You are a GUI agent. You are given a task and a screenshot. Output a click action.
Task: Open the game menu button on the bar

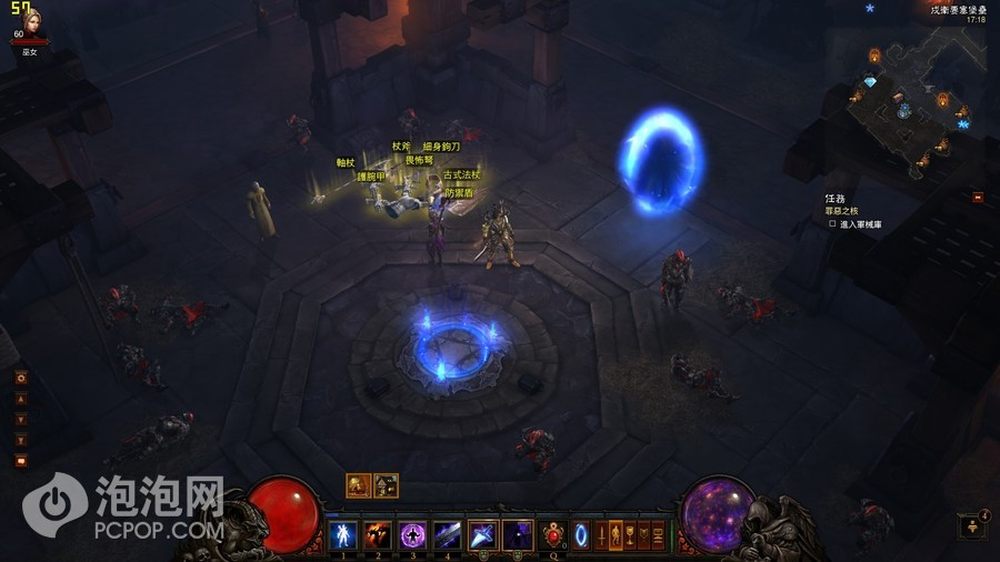pos(656,535)
